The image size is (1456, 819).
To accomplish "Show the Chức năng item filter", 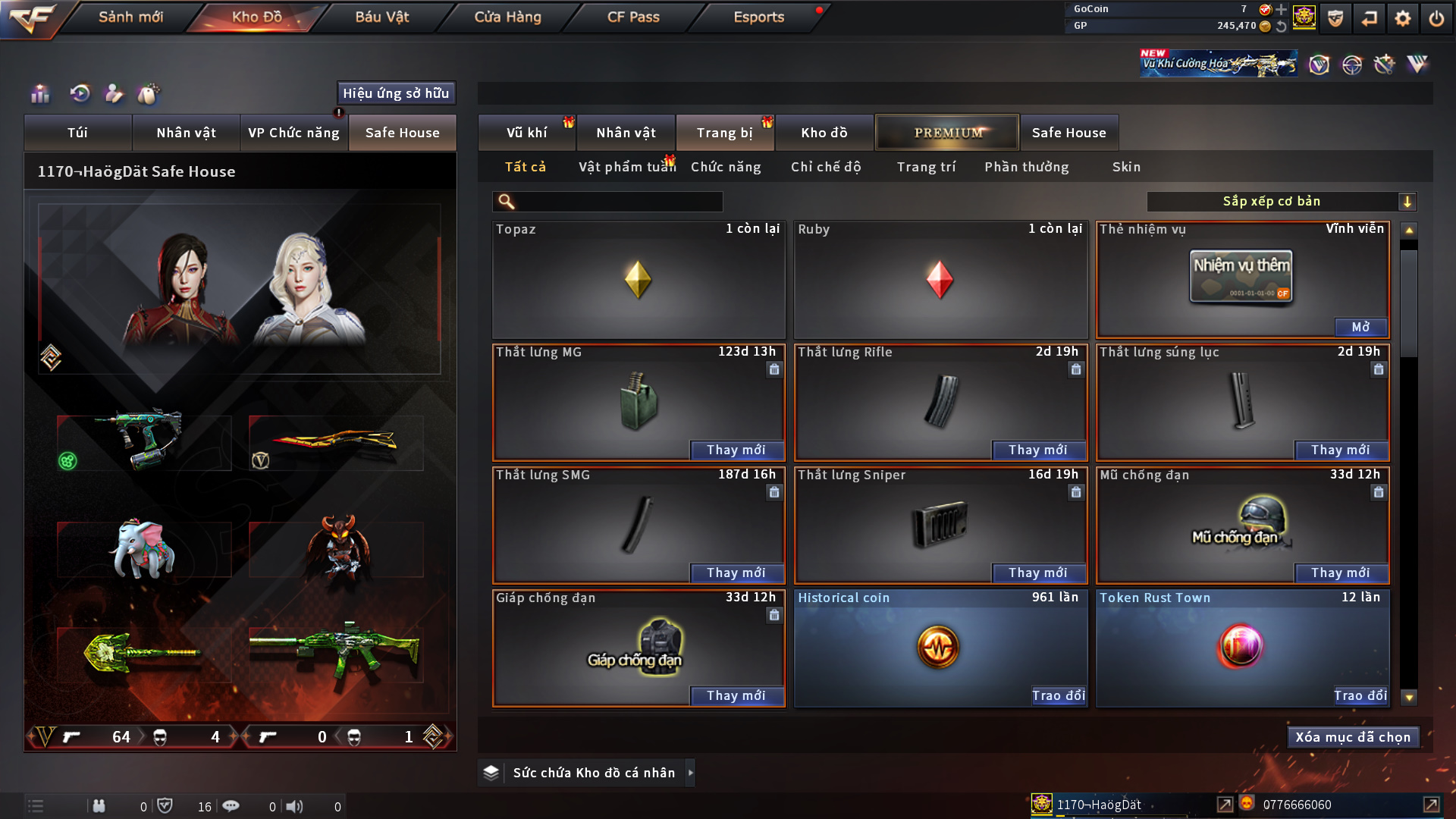I will click(x=726, y=167).
